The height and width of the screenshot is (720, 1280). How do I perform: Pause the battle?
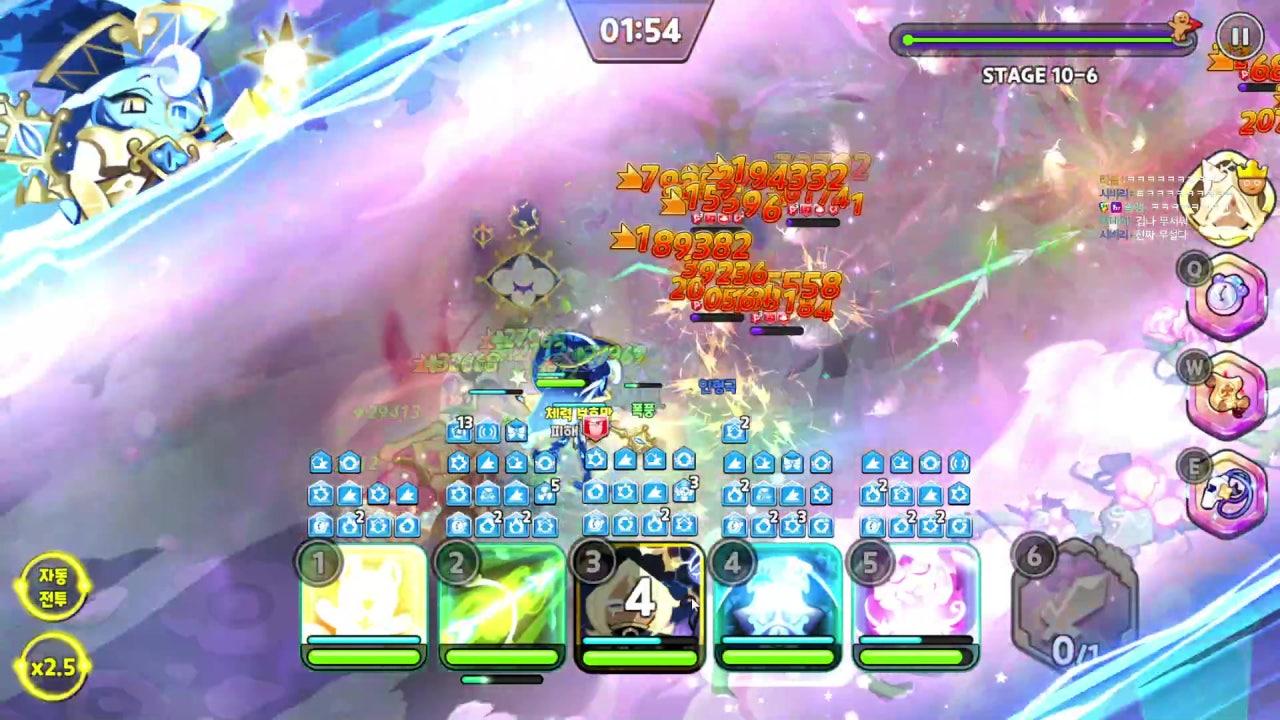1239,37
